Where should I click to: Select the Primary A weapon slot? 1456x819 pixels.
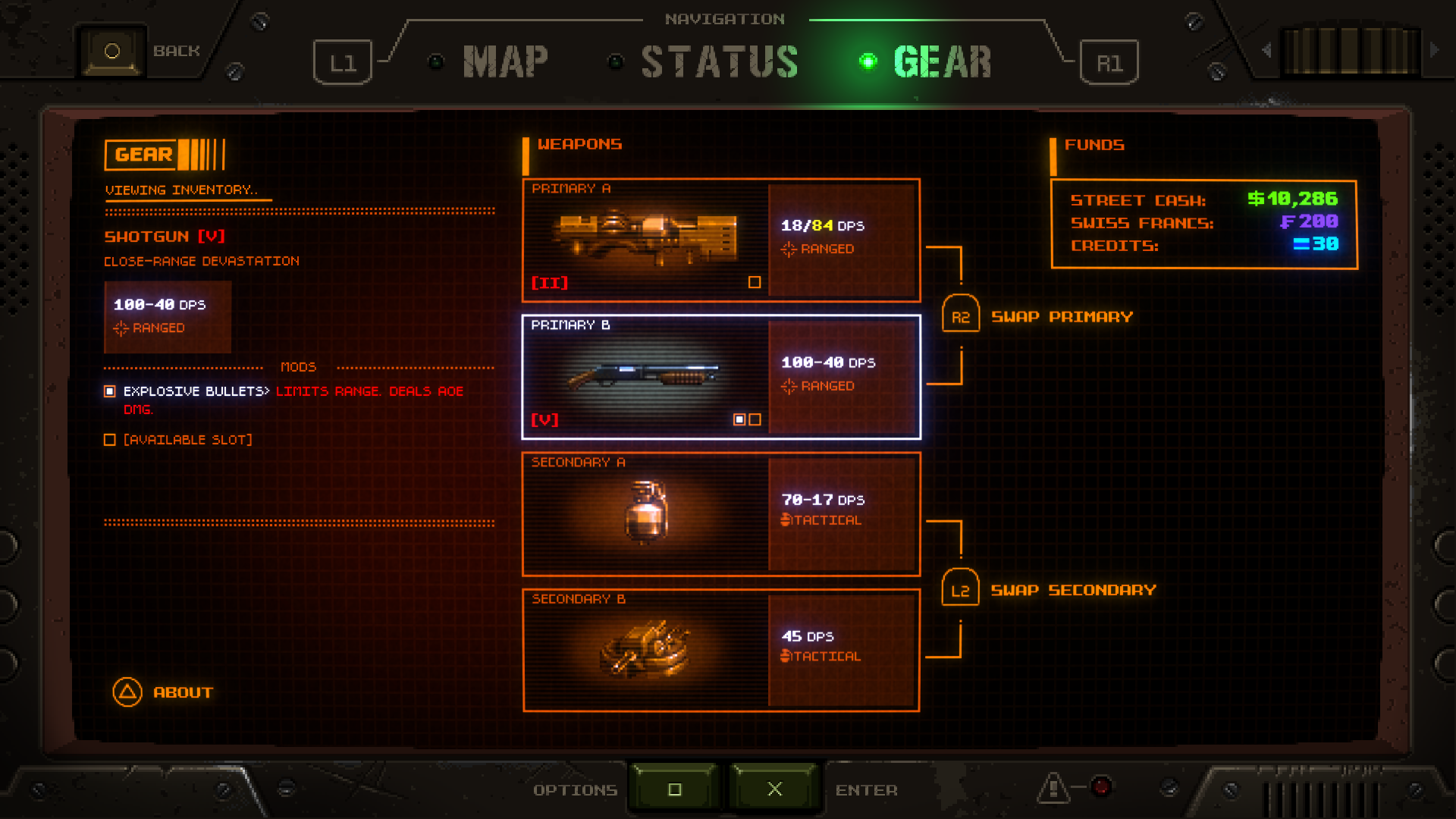[720, 240]
